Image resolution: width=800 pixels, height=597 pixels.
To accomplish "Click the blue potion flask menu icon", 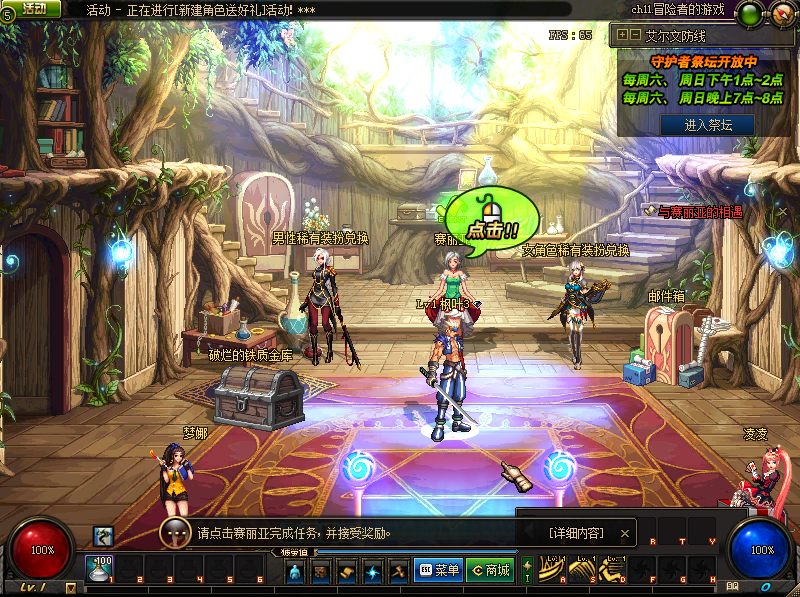I will (295, 571).
